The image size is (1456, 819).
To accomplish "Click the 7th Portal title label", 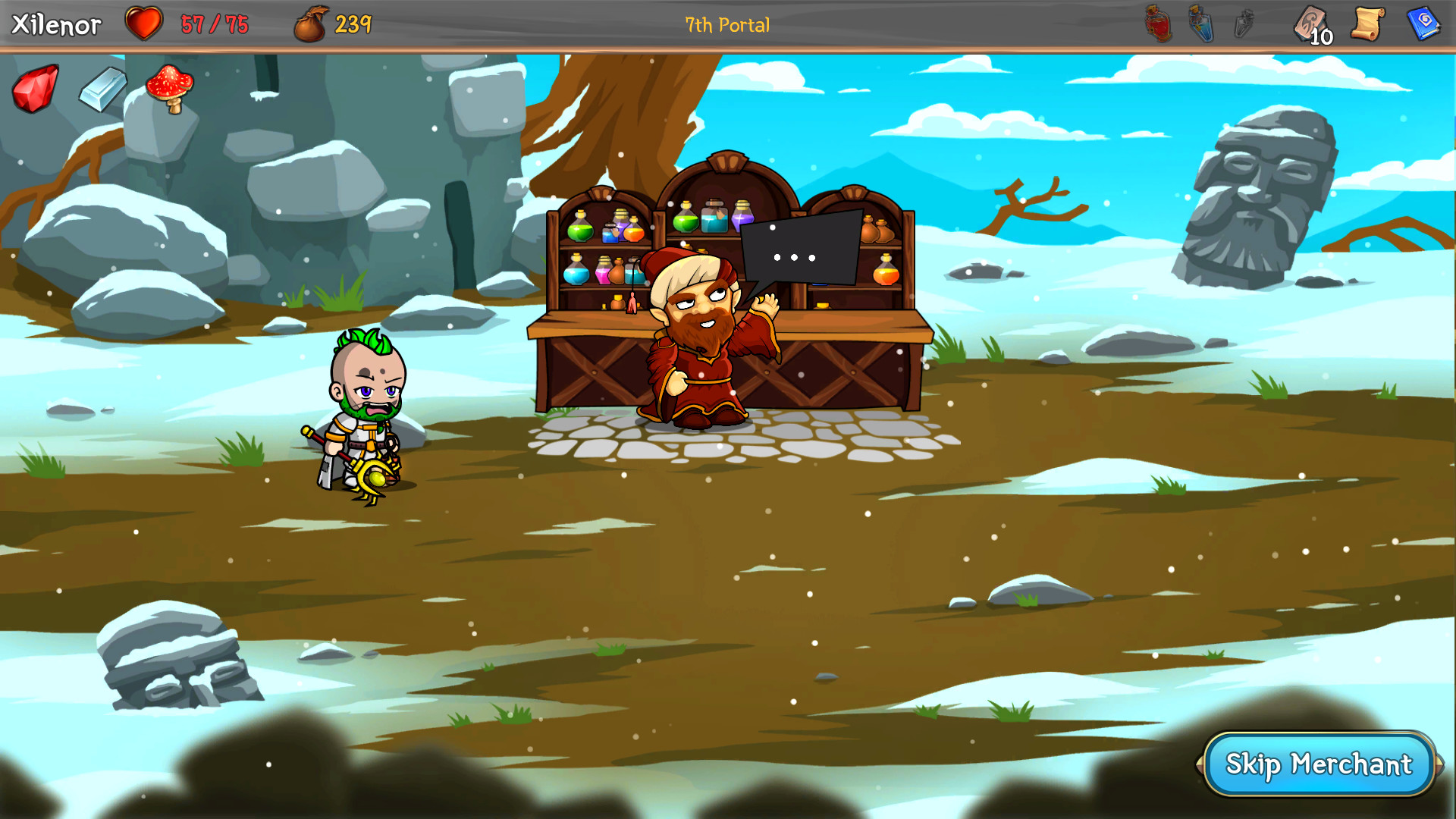I will click(726, 24).
